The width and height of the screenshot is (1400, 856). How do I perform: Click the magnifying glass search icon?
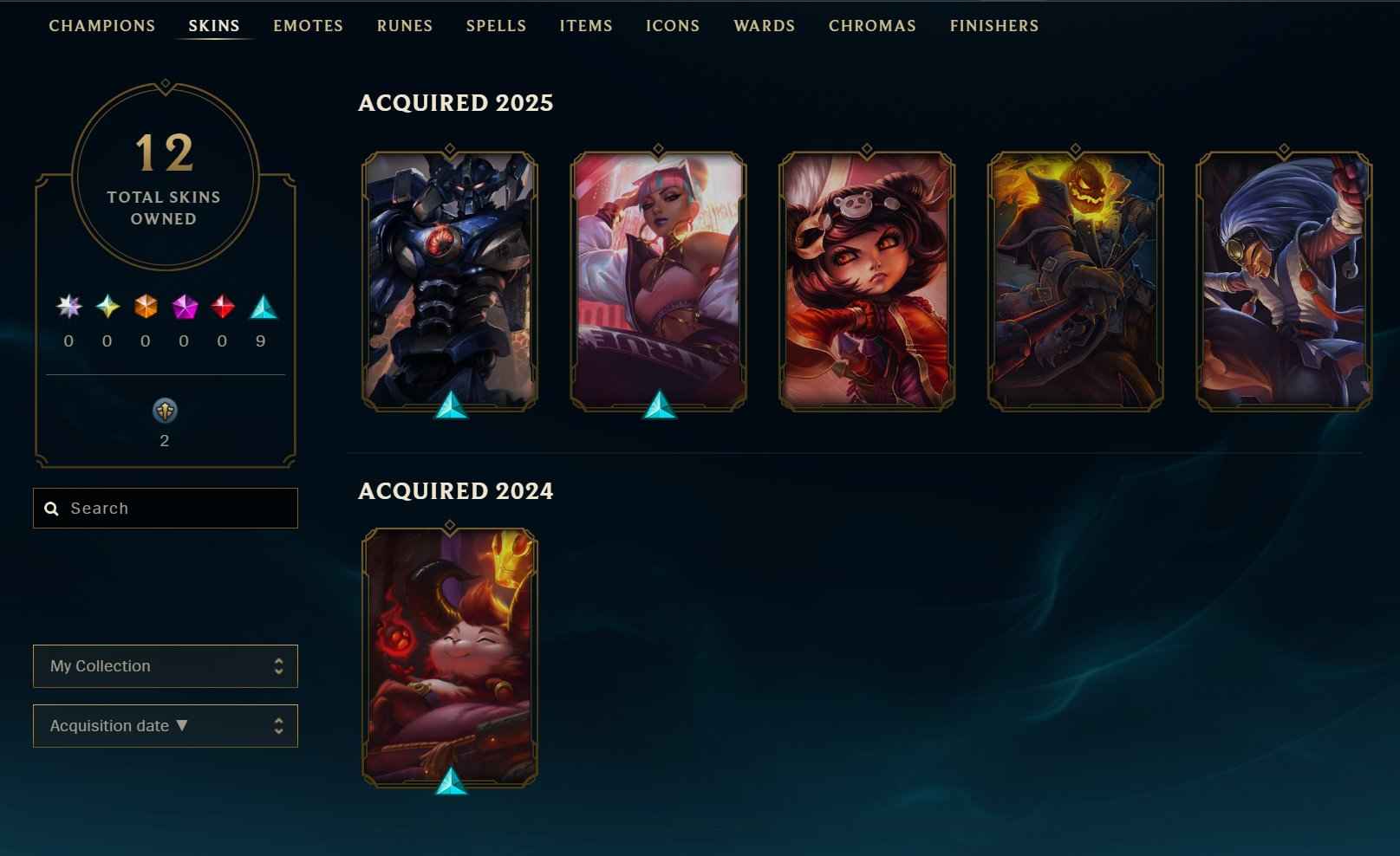click(x=50, y=509)
